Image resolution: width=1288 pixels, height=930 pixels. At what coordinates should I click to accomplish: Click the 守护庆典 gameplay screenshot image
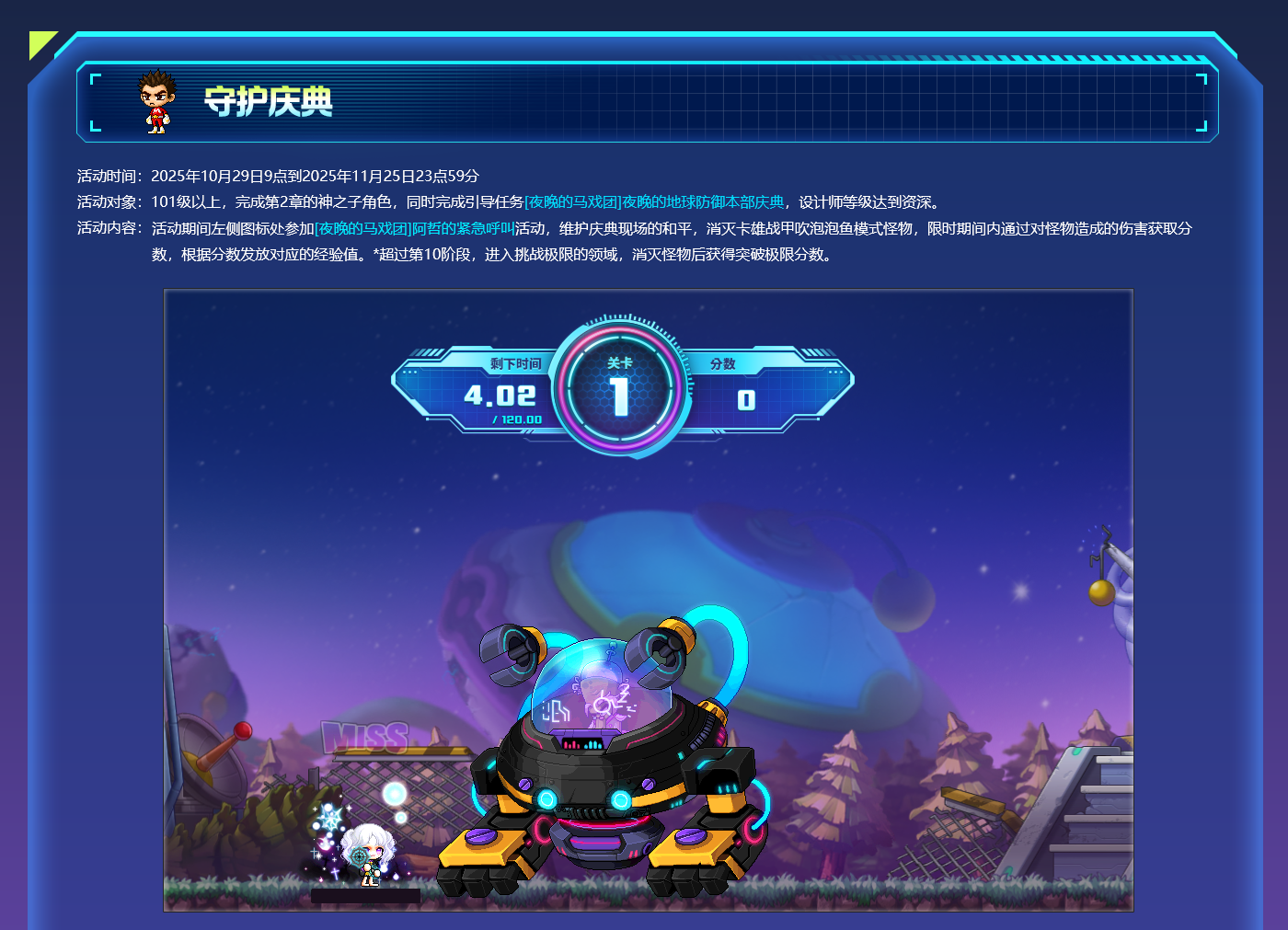point(649,601)
